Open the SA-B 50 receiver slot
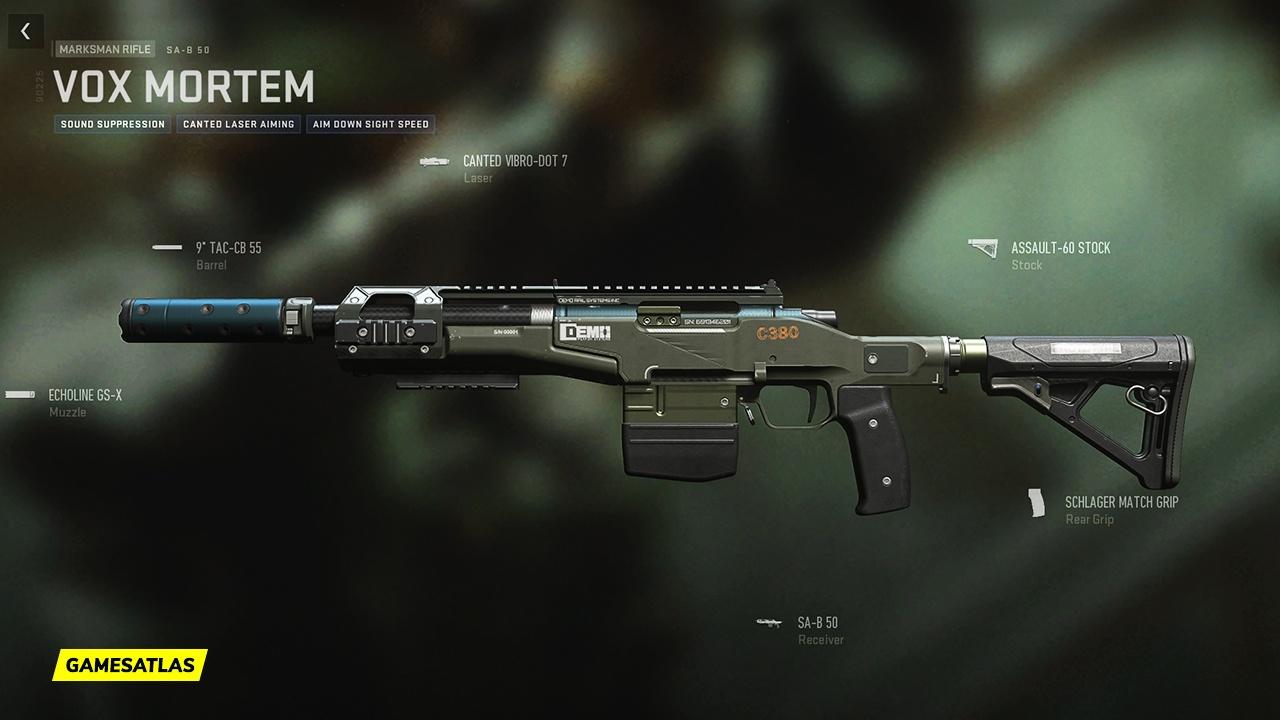Screen dimensions: 1280x720 (x=817, y=623)
